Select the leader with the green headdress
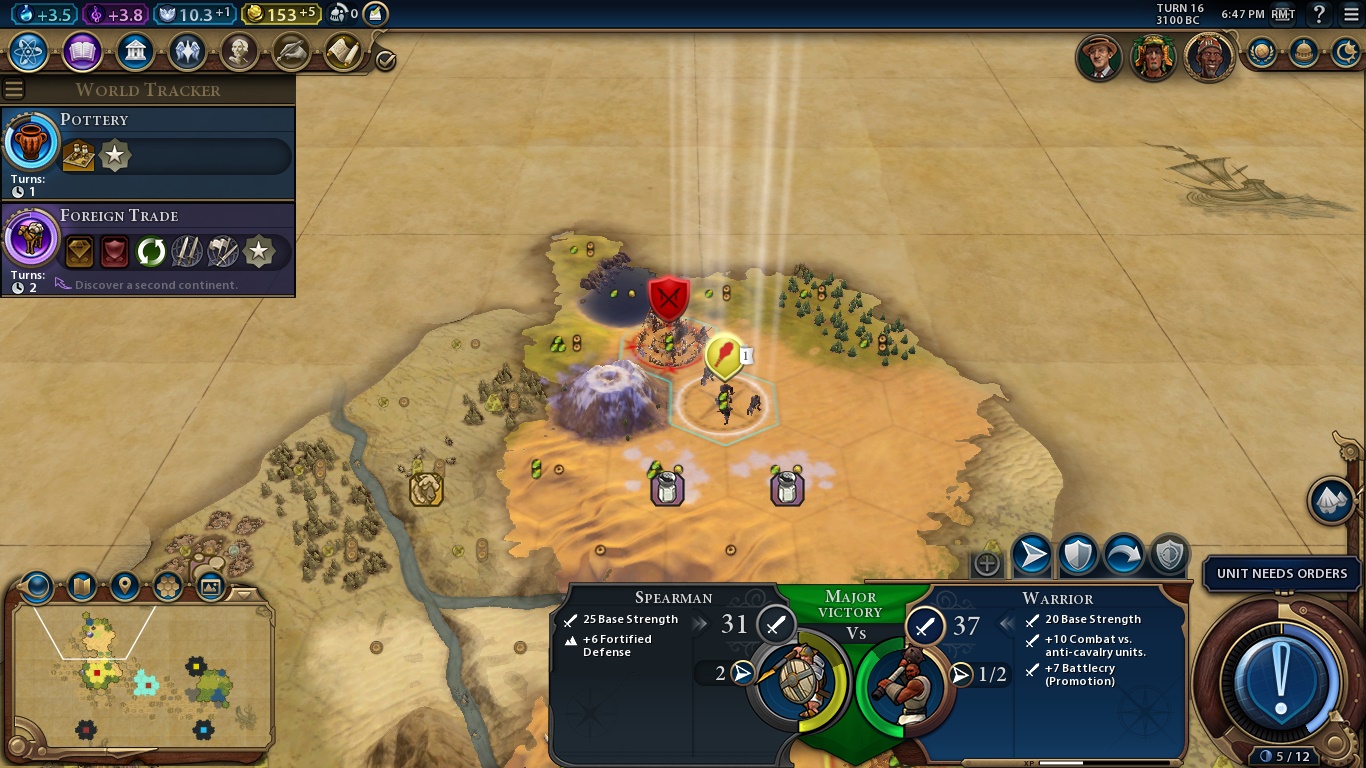The width and height of the screenshot is (1366, 768). (x=1153, y=57)
